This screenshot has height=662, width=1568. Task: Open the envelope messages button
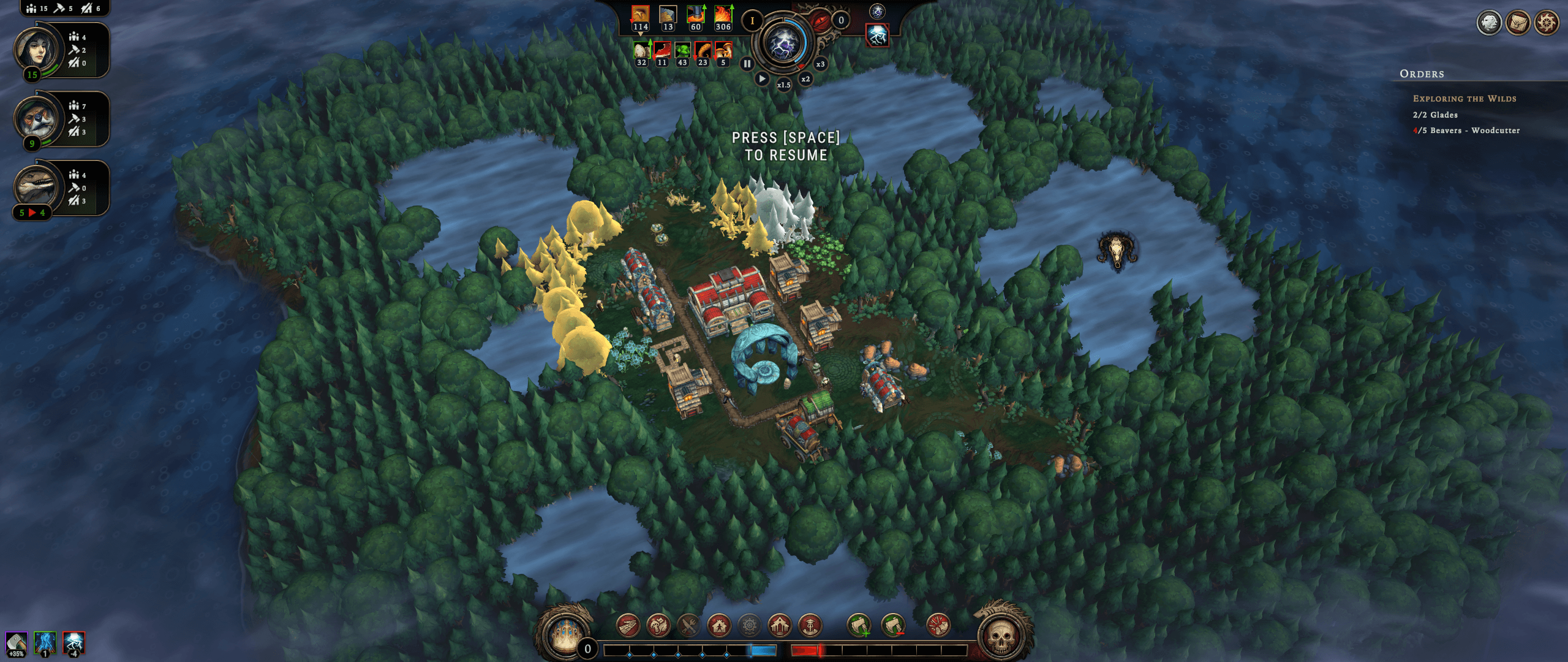pyautogui.click(x=1518, y=23)
